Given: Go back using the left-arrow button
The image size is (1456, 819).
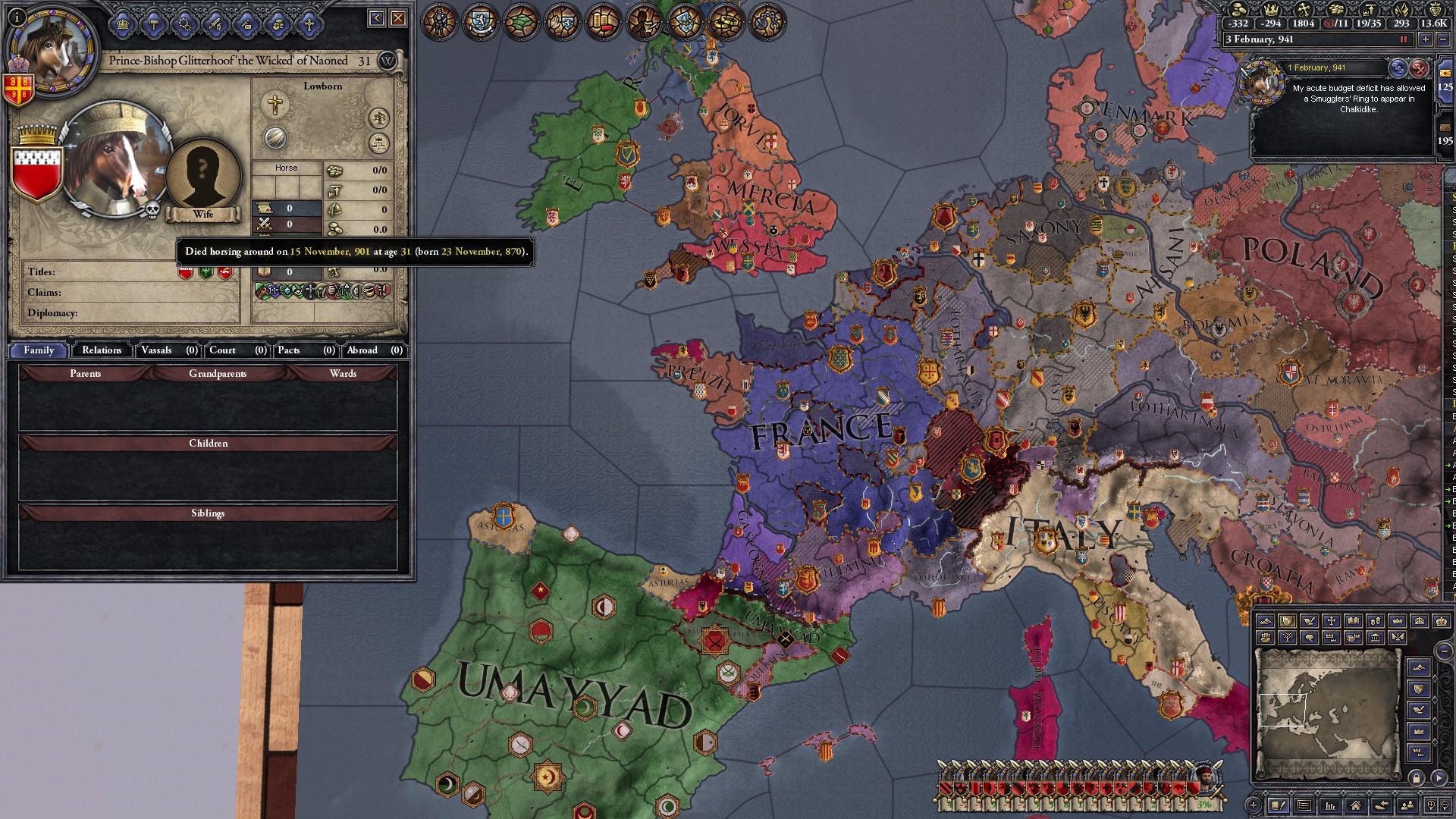Looking at the screenshot, I should [377, 18].
